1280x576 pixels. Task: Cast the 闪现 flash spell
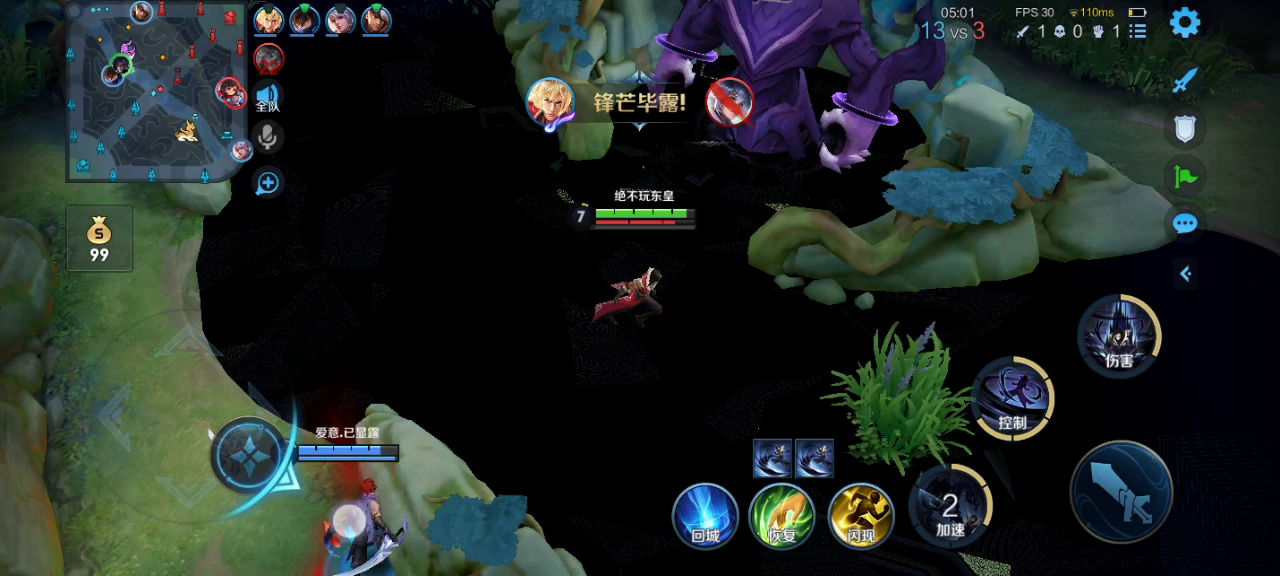861,515
